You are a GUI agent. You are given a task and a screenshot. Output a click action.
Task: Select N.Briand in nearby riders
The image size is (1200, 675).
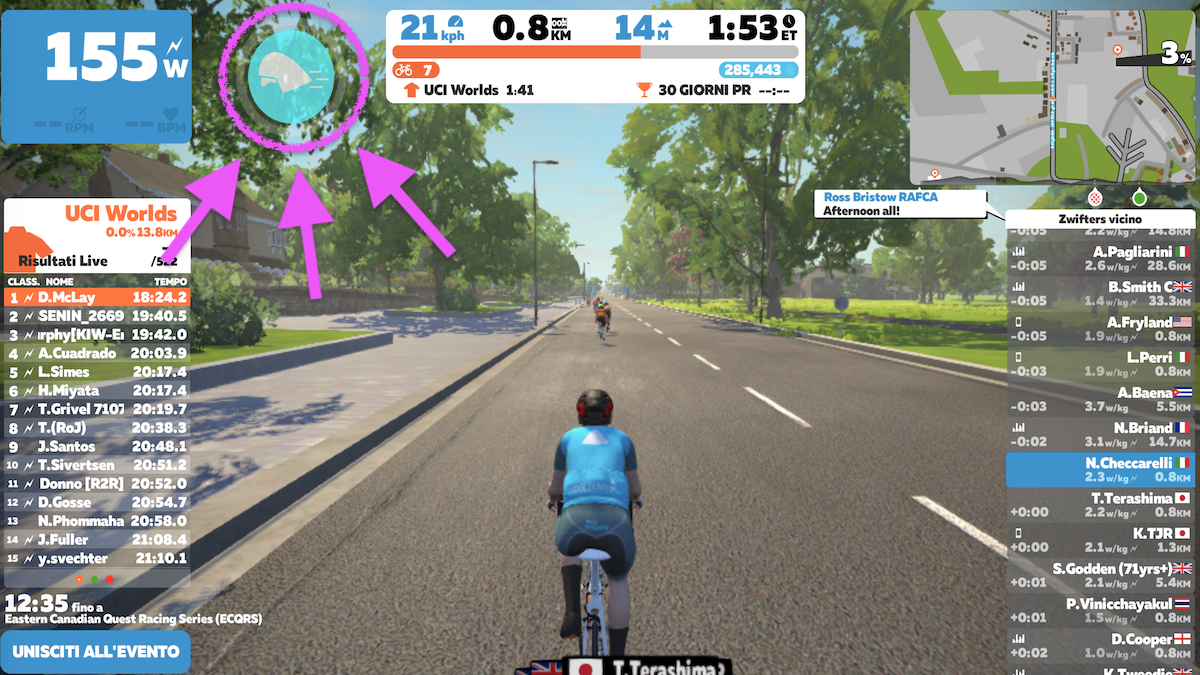tap(1100, 434)
